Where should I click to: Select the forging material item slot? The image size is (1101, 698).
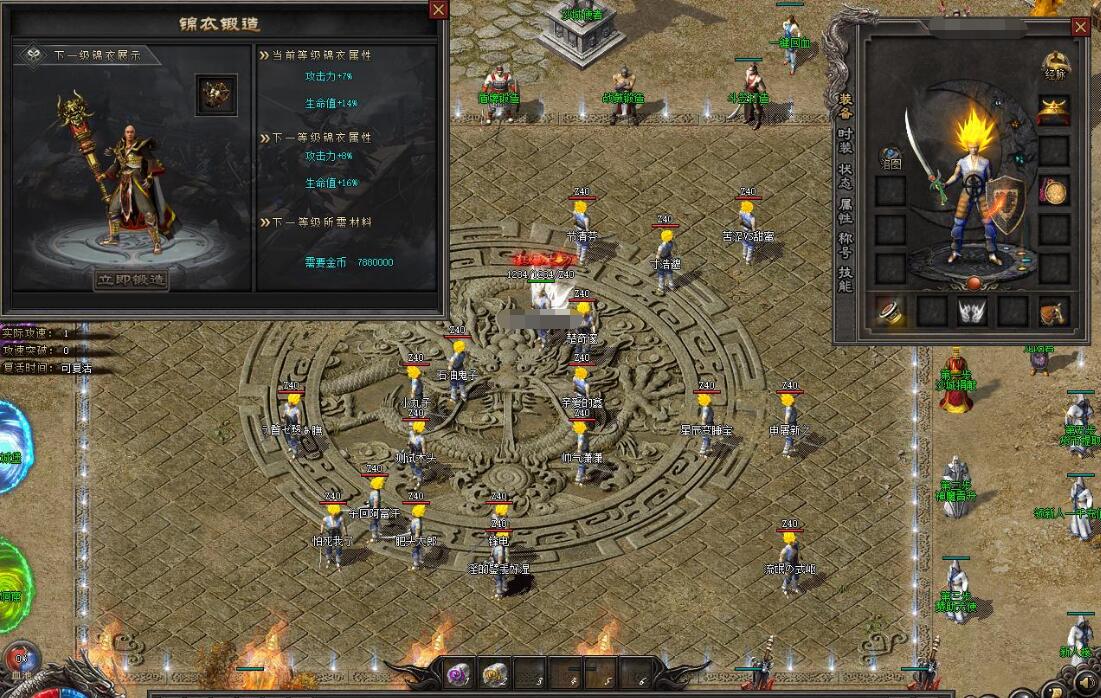(215, 94)
